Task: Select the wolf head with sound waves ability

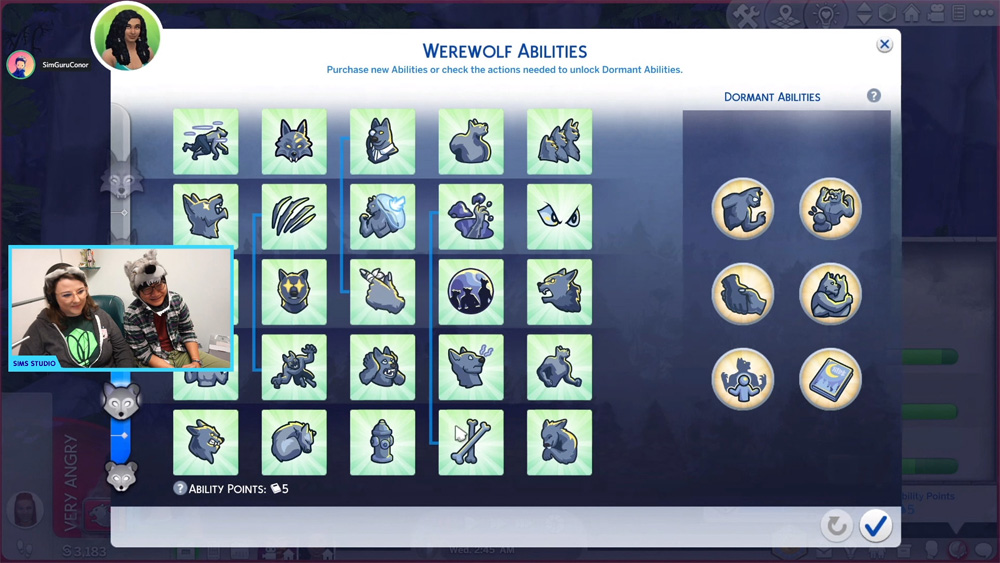Action: pyautogui.click(x=471, y=367)
